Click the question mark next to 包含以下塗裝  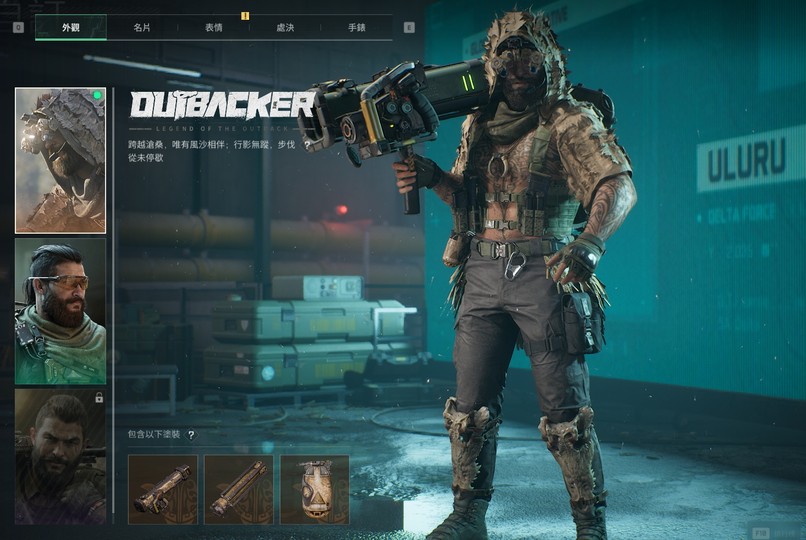(191, 435)
